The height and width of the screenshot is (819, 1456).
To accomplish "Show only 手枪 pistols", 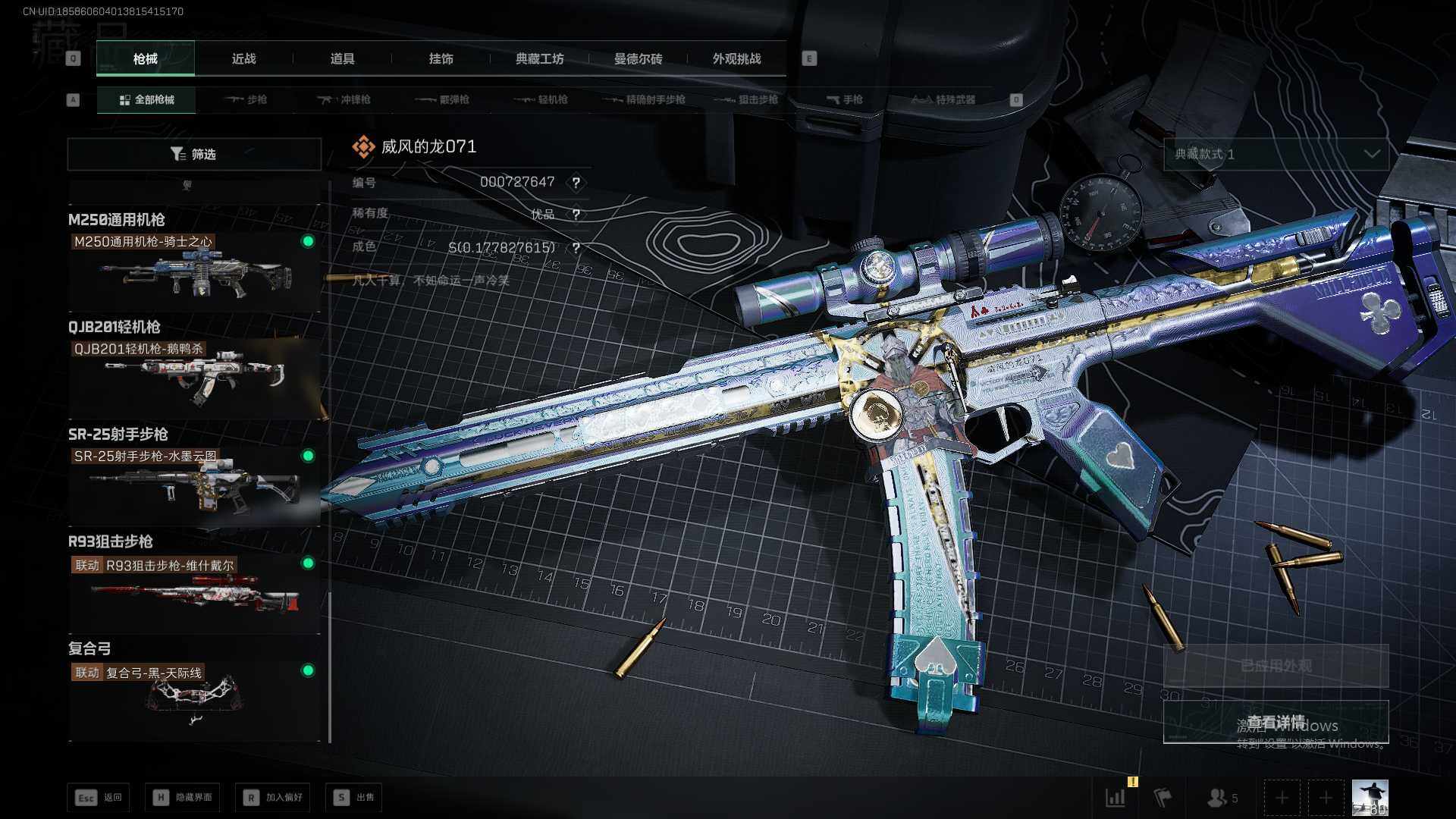I will click(x=845, y=99).
